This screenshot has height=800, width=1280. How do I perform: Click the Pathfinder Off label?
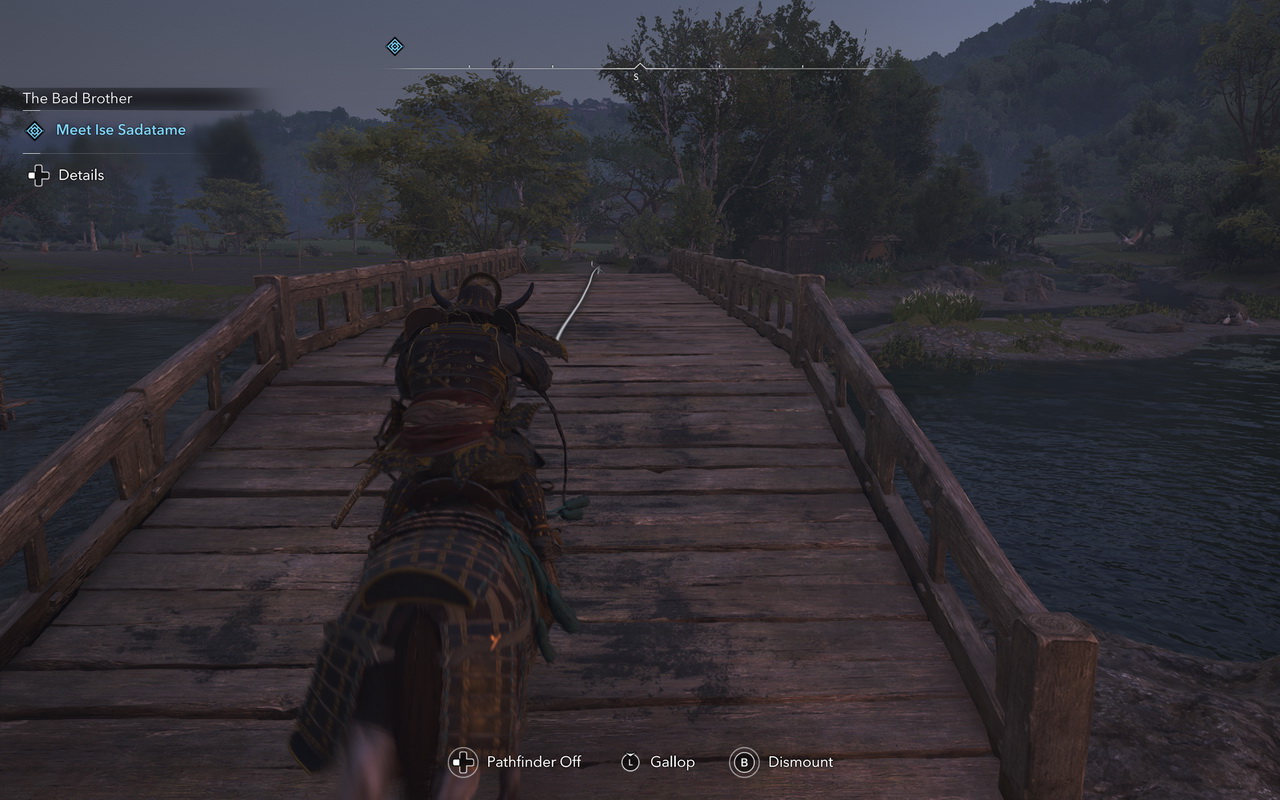(x=532, y=762)
